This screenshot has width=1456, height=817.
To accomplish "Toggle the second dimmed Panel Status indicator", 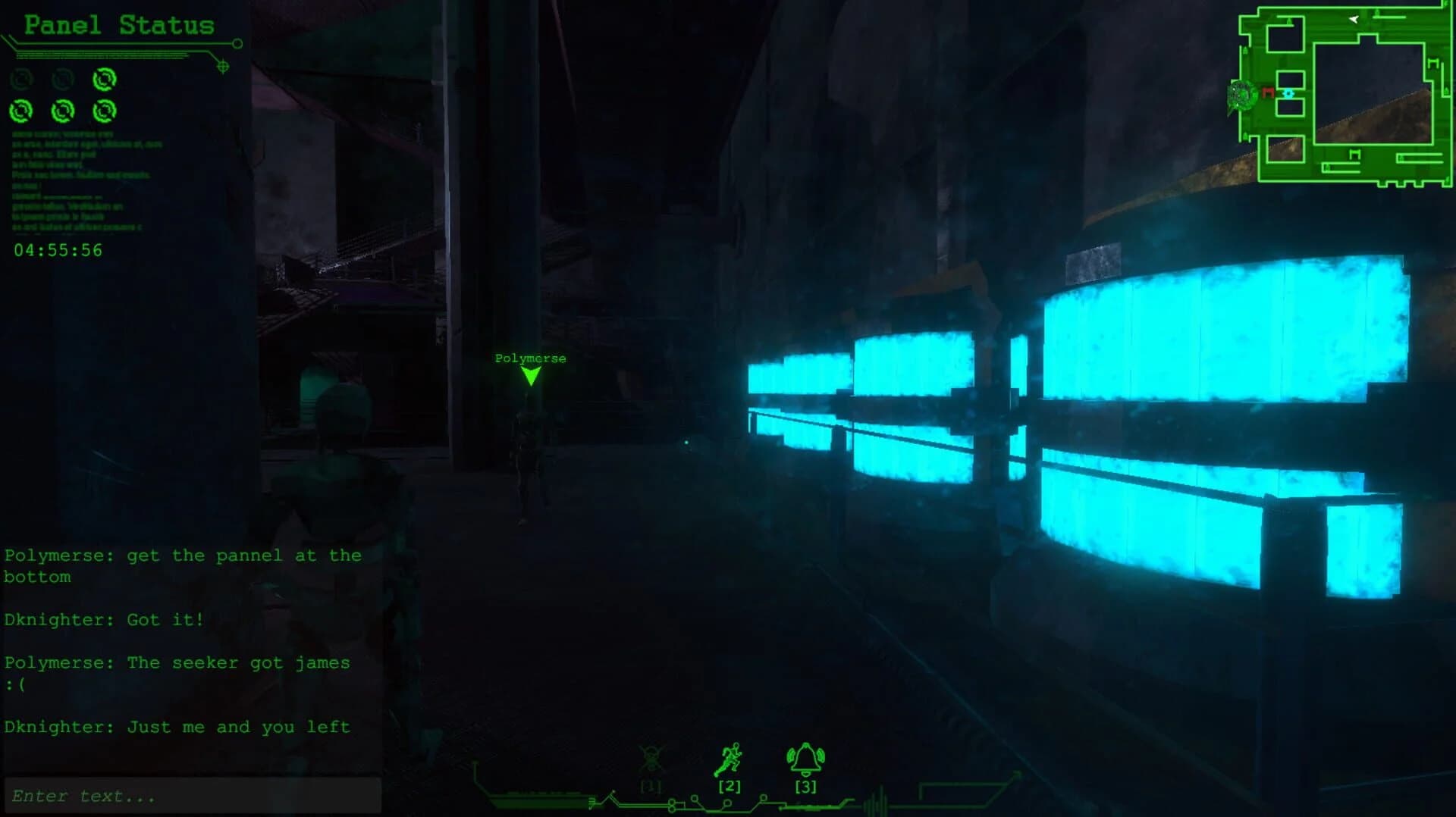I will [x=63, y=79].
